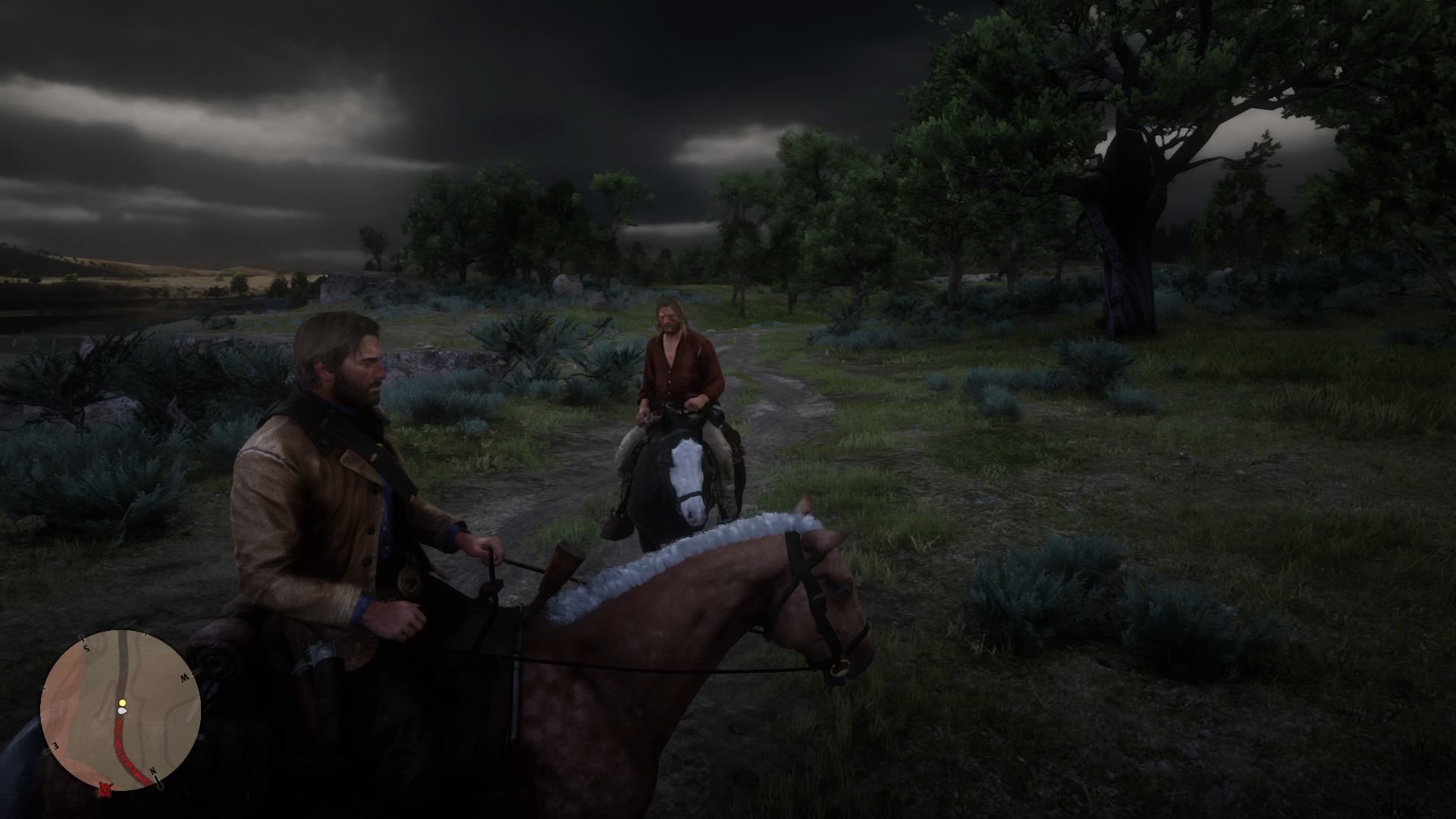Select the yellow companion dot on minimap
This screenshot has height=819, width=1456.
pyautogui.click(x=122, y=703)
